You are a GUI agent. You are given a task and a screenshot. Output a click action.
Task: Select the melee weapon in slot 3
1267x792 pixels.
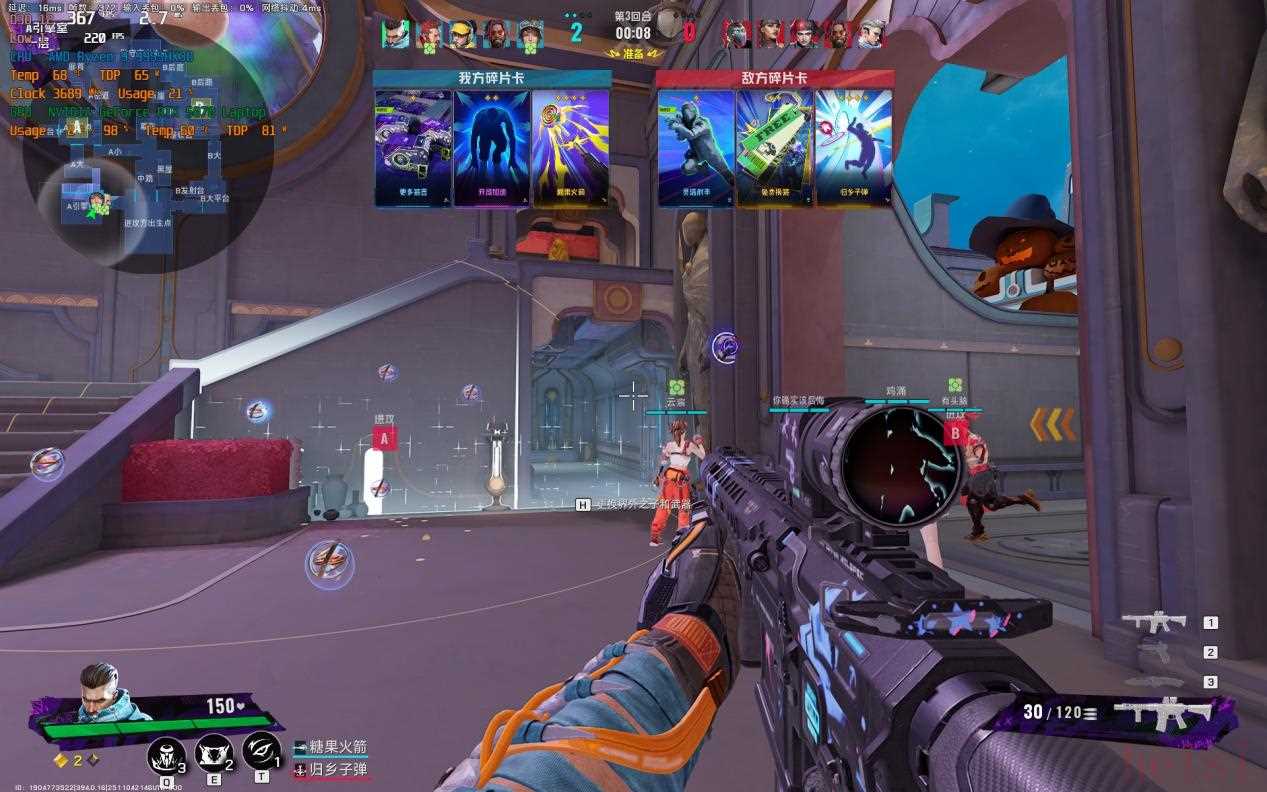coord(1156,682)
